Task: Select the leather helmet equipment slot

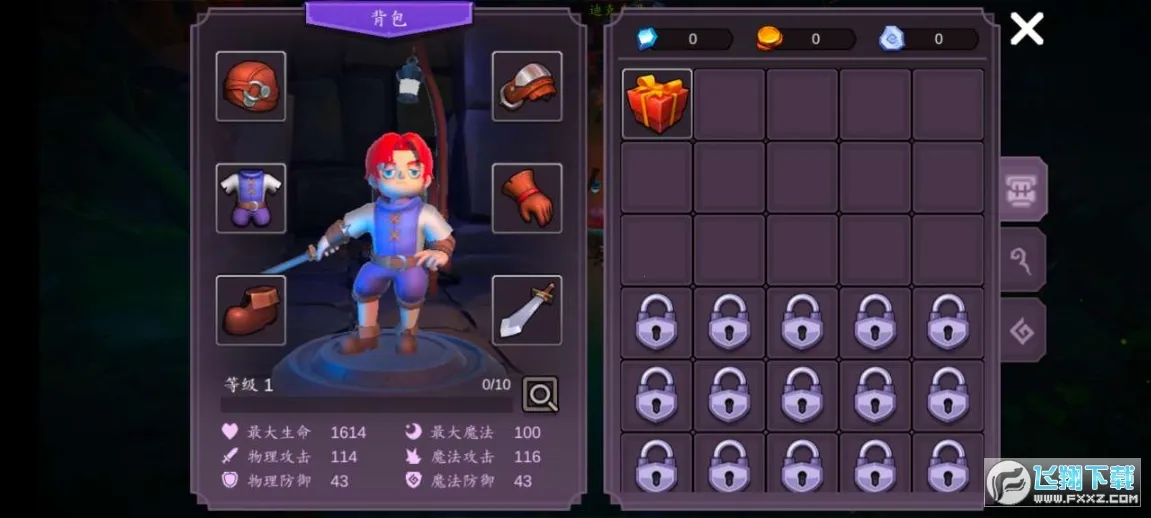Action: [250, 86]
